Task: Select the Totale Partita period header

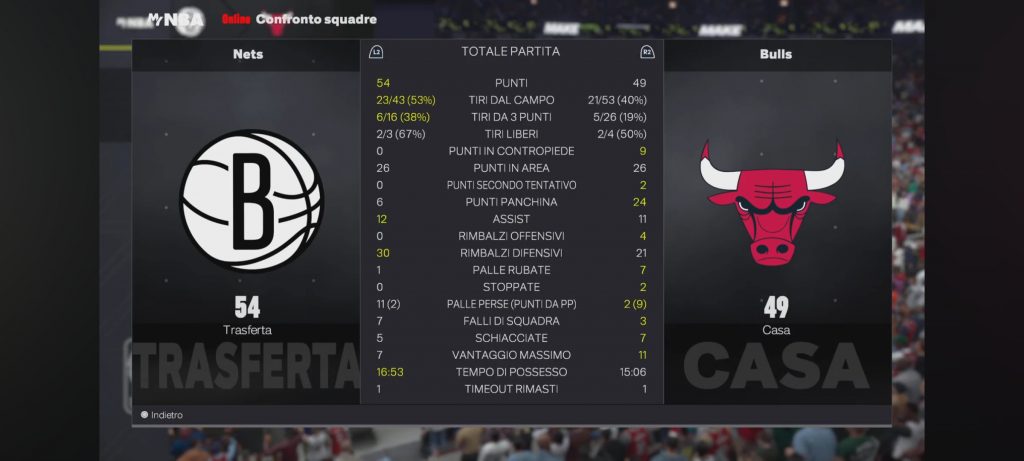Action: point(511,51)
